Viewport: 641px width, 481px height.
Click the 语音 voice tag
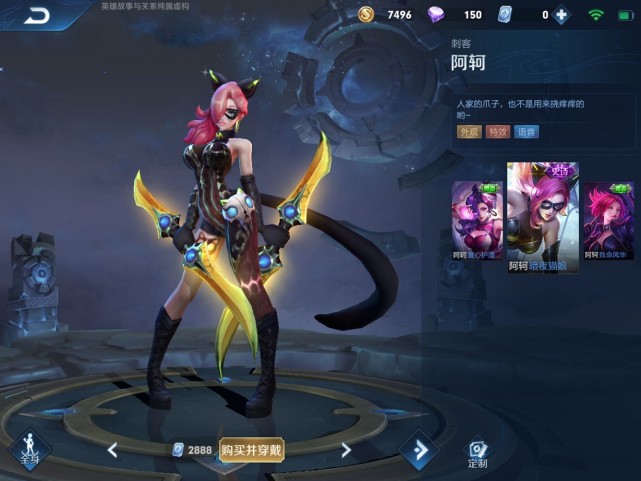526,131
